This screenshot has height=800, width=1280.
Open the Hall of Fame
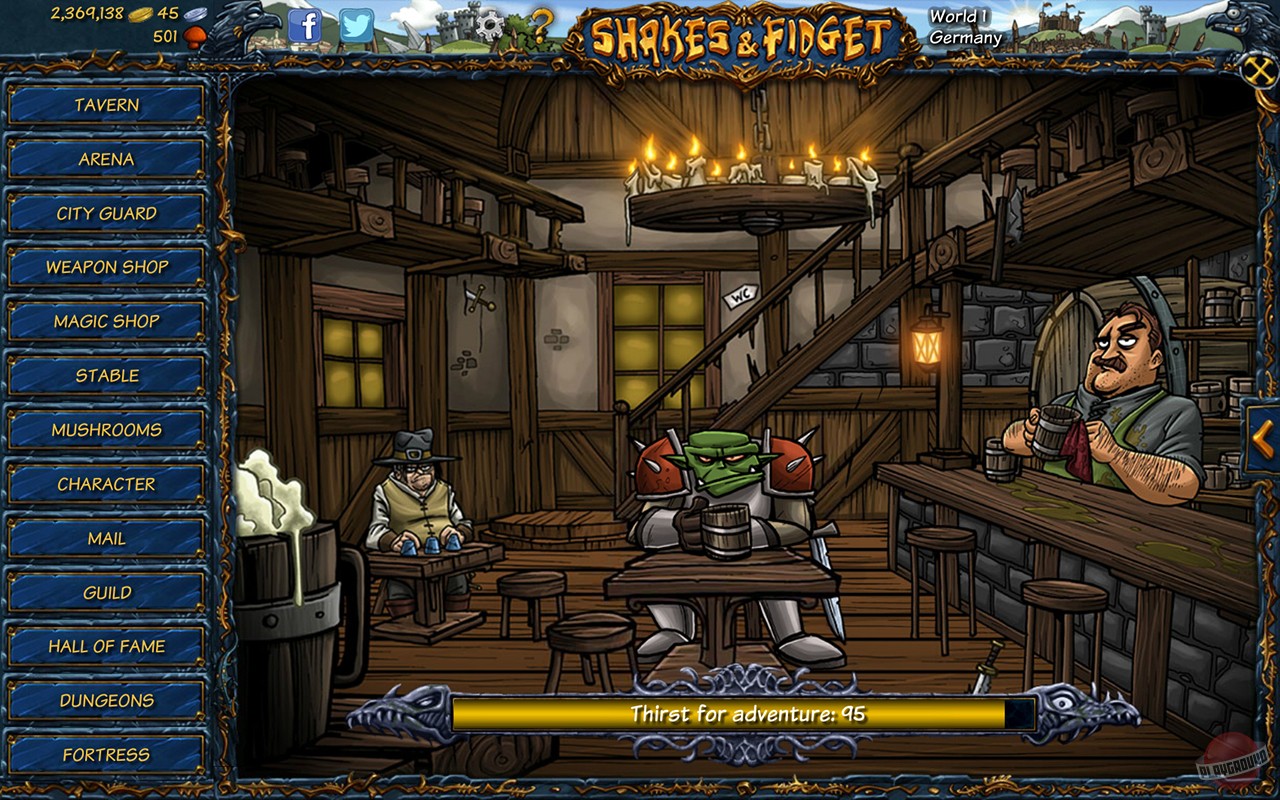(105, 646)
